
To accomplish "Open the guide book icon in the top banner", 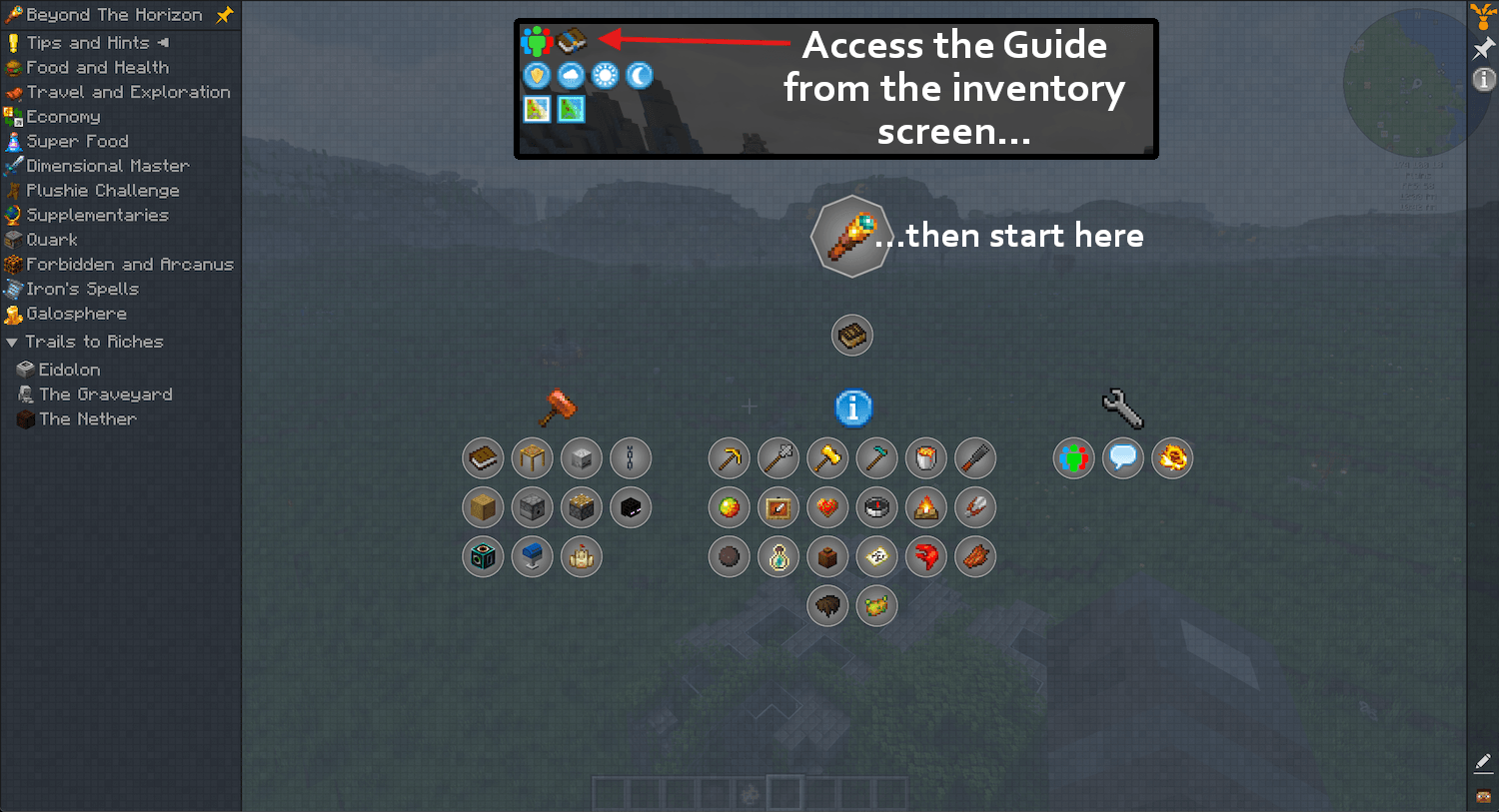I will pos(571,40).
